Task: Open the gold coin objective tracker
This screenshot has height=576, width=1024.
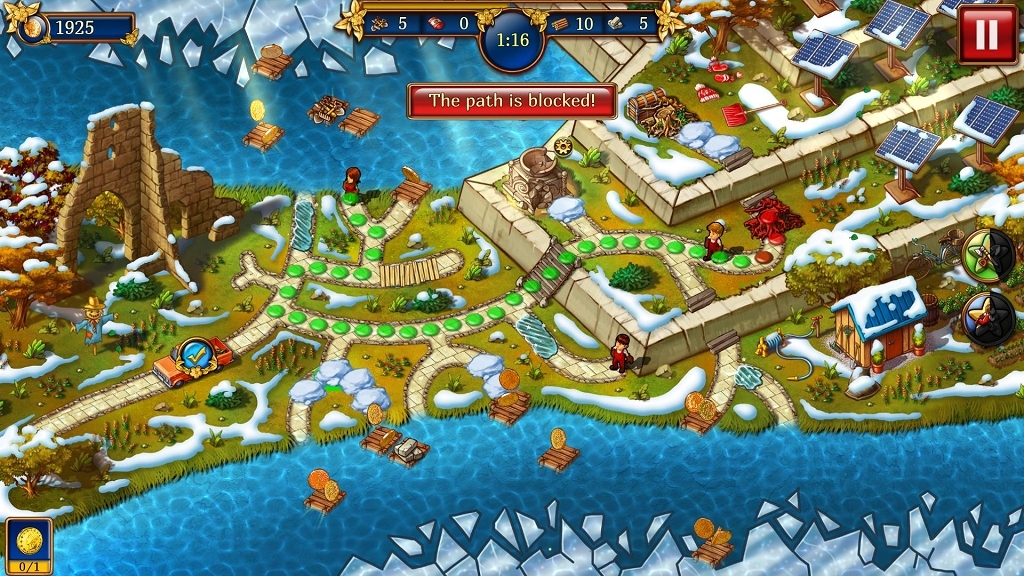Action: (28, 545)
